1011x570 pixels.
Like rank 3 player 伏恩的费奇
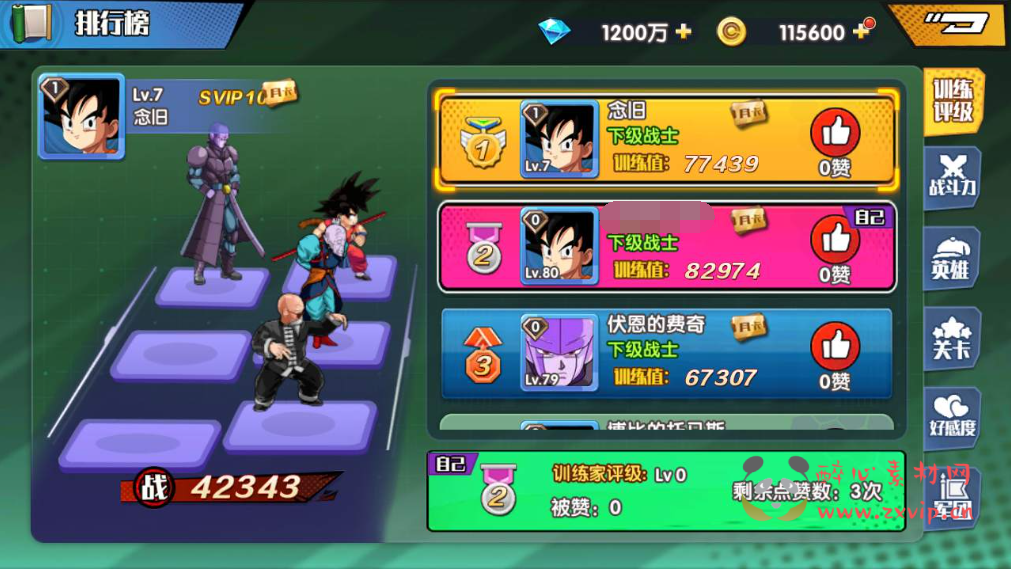click(x=835, y=348)
